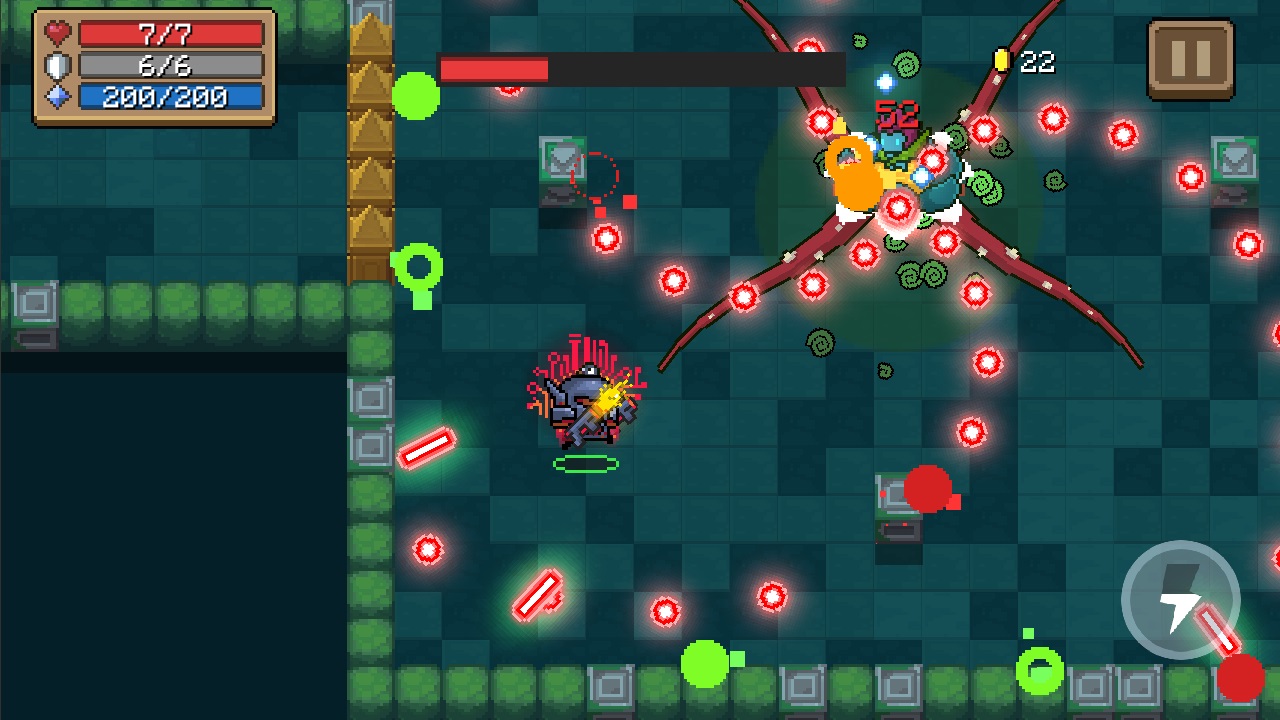Click the dashed red targeting circle

pos(599,176)
